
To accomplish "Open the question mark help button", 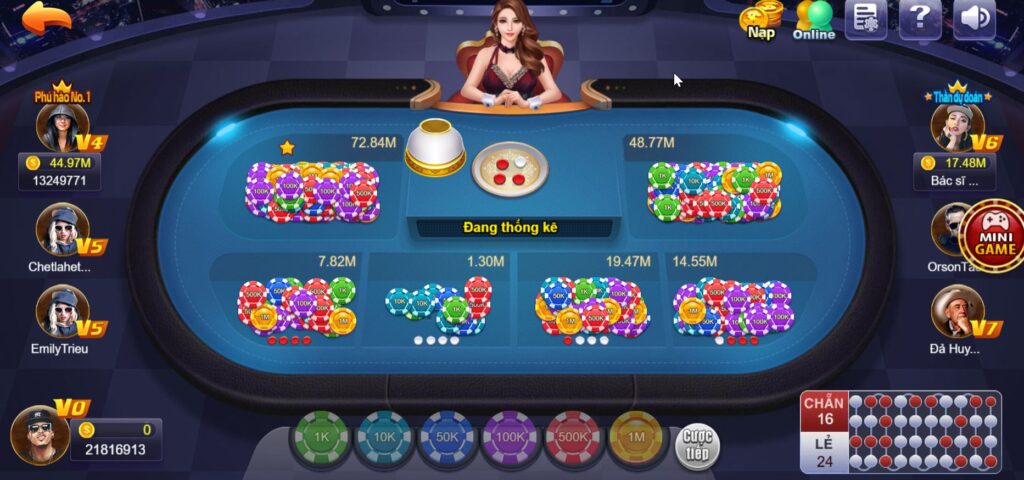I will 919,19.
